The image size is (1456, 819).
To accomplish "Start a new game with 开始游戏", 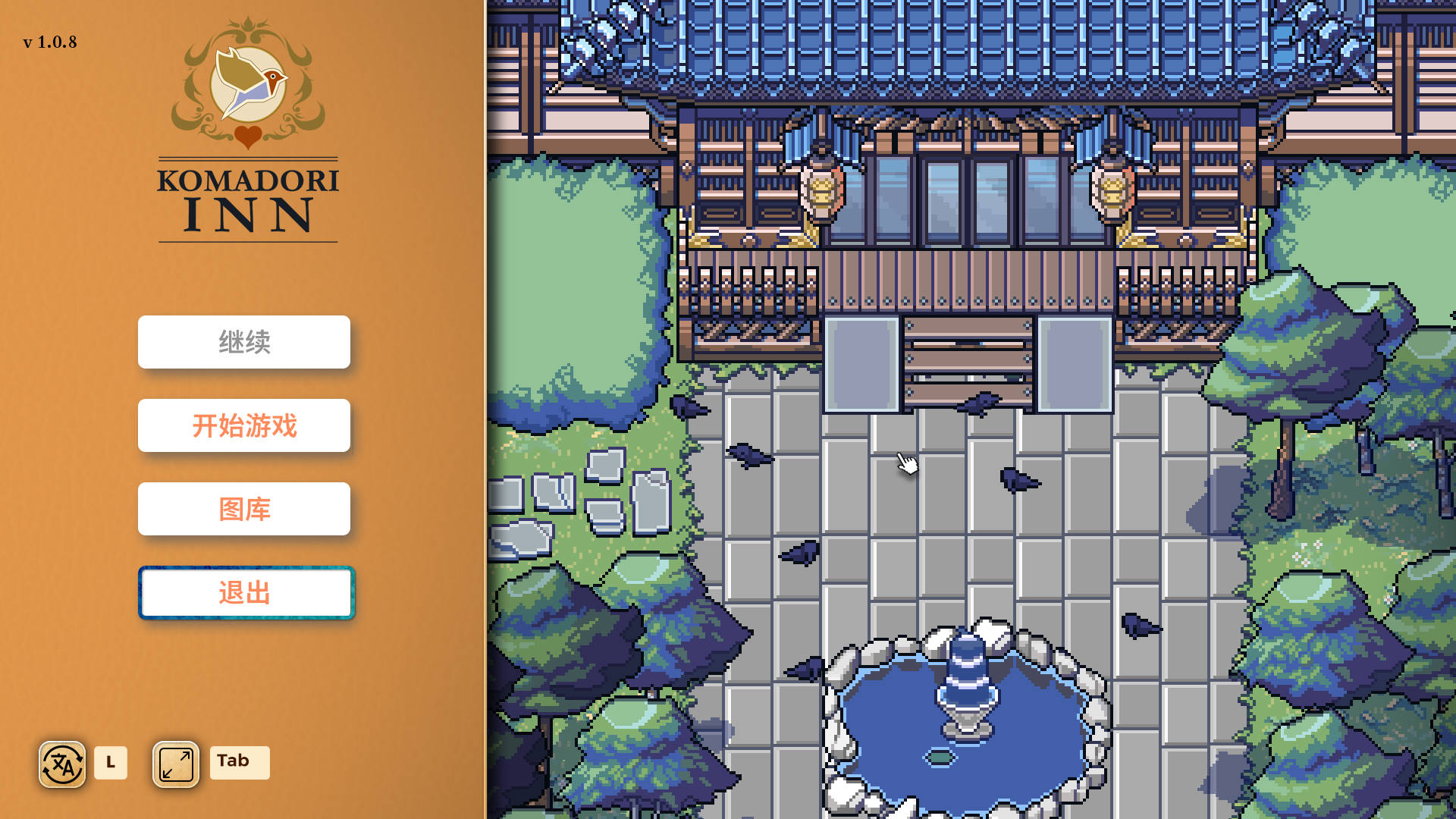I will (244, 425).
